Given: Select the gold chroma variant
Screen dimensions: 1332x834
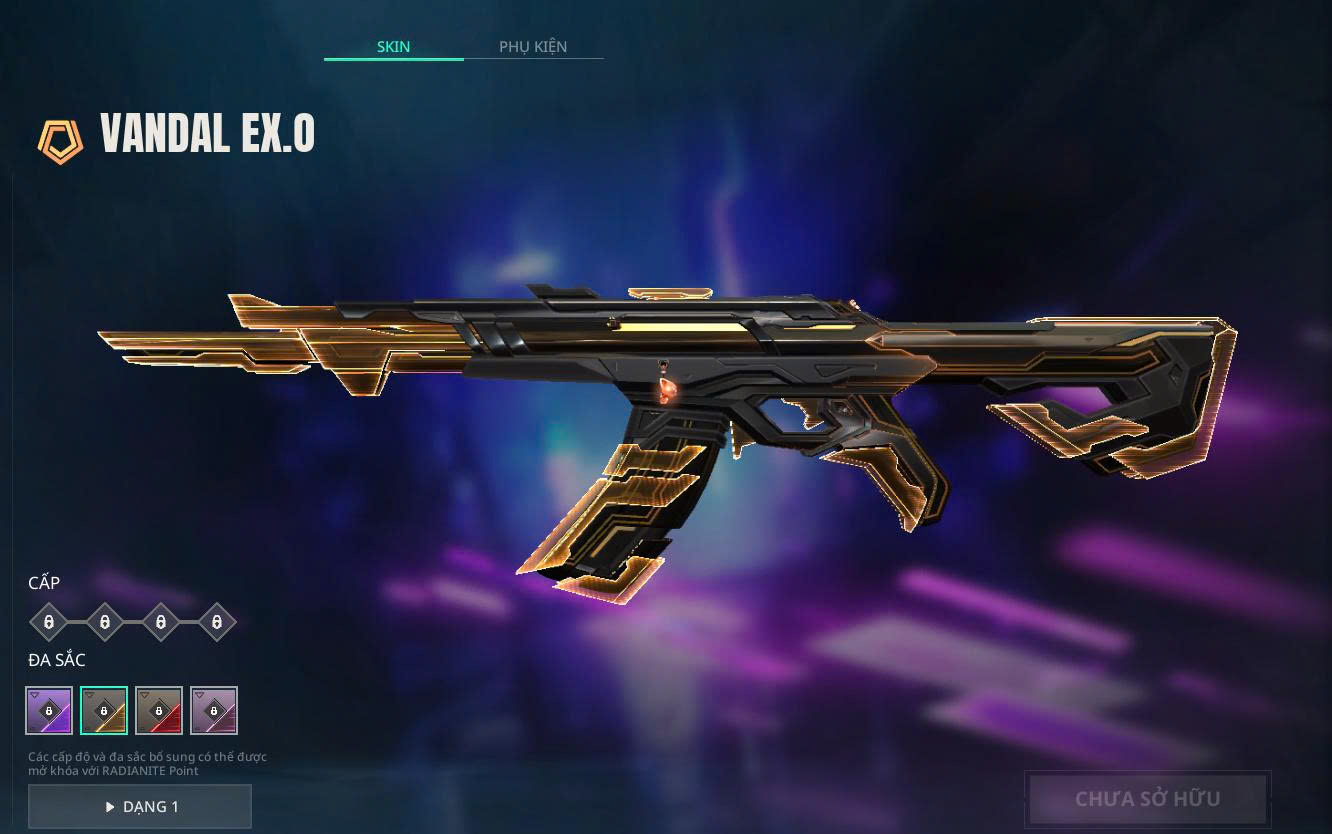Looking at the screenshot, I should pyautogui.click(x=104, y=710).
